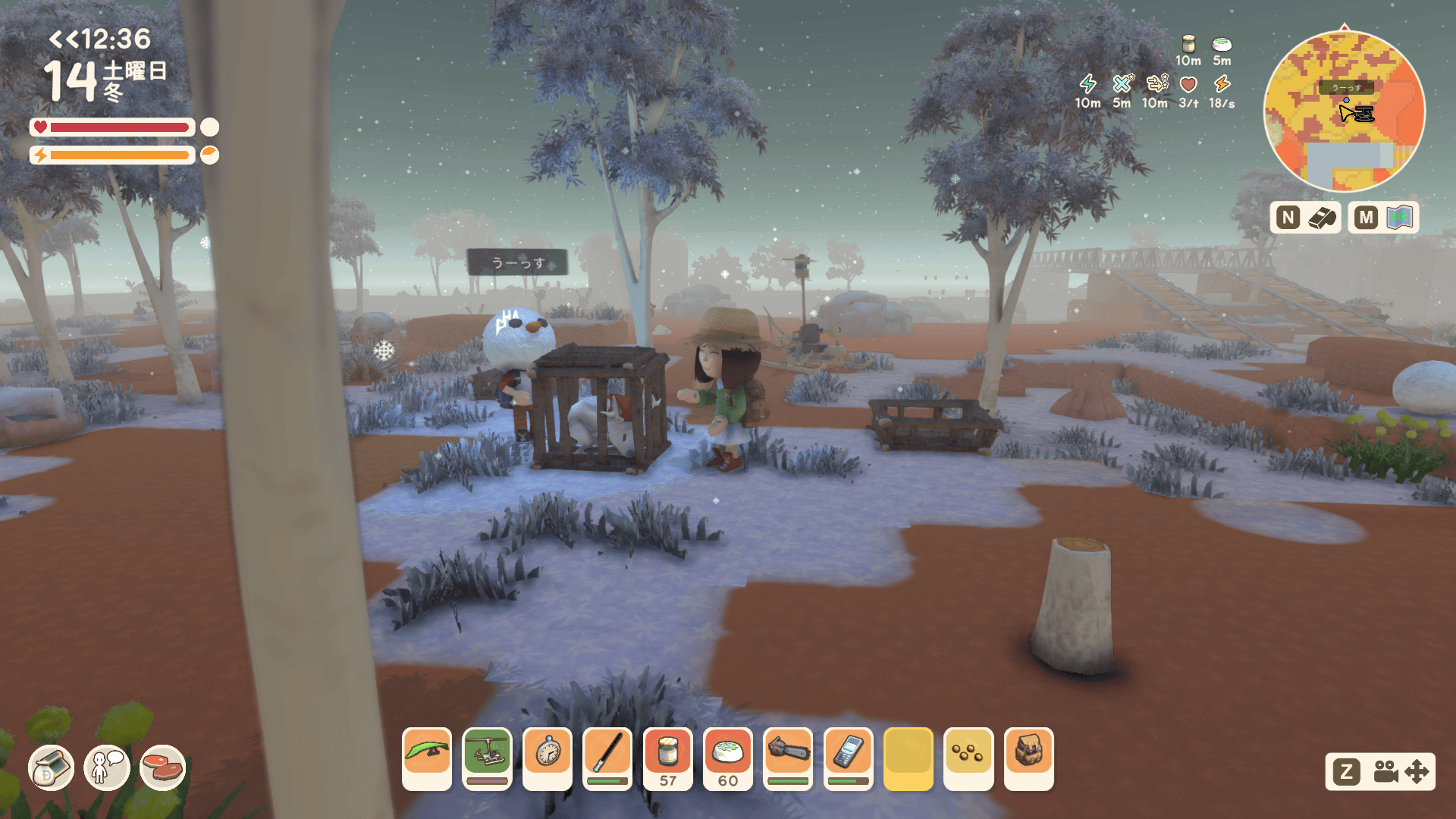Open the world map with the map button
This screenshot has width=1456, height=819.
1384,218
